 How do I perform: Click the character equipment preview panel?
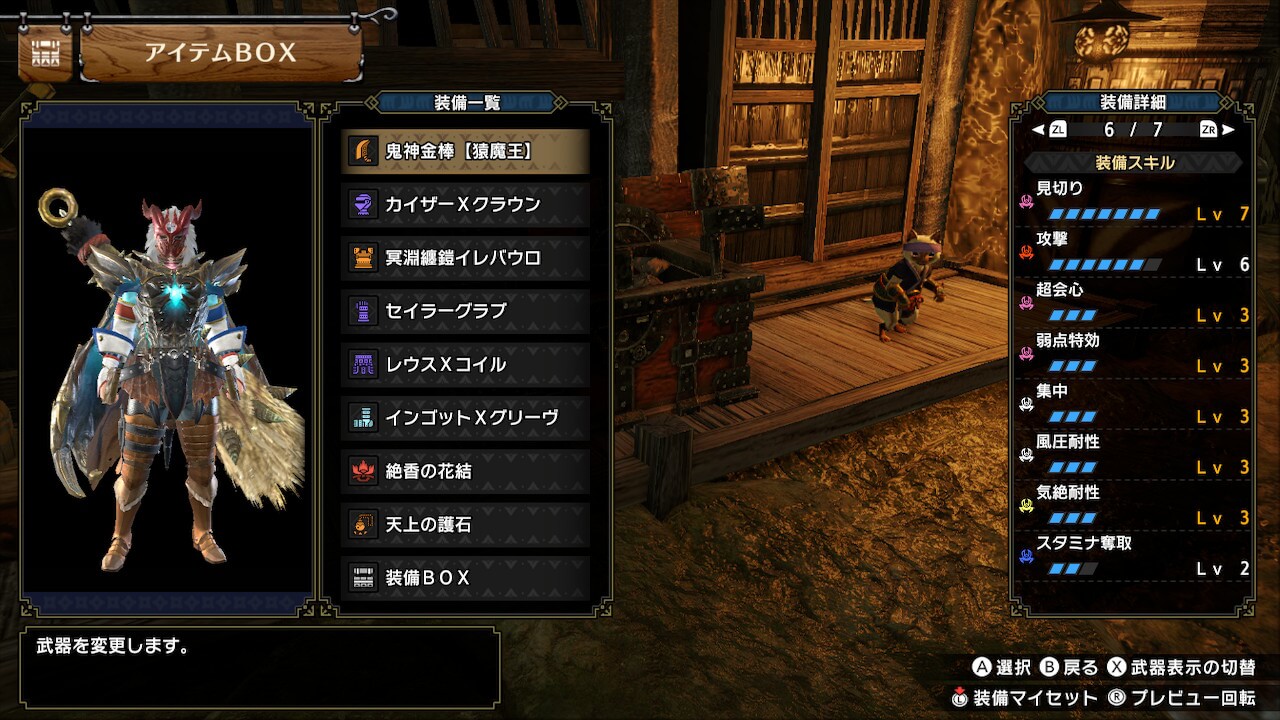tap(167, 360)
